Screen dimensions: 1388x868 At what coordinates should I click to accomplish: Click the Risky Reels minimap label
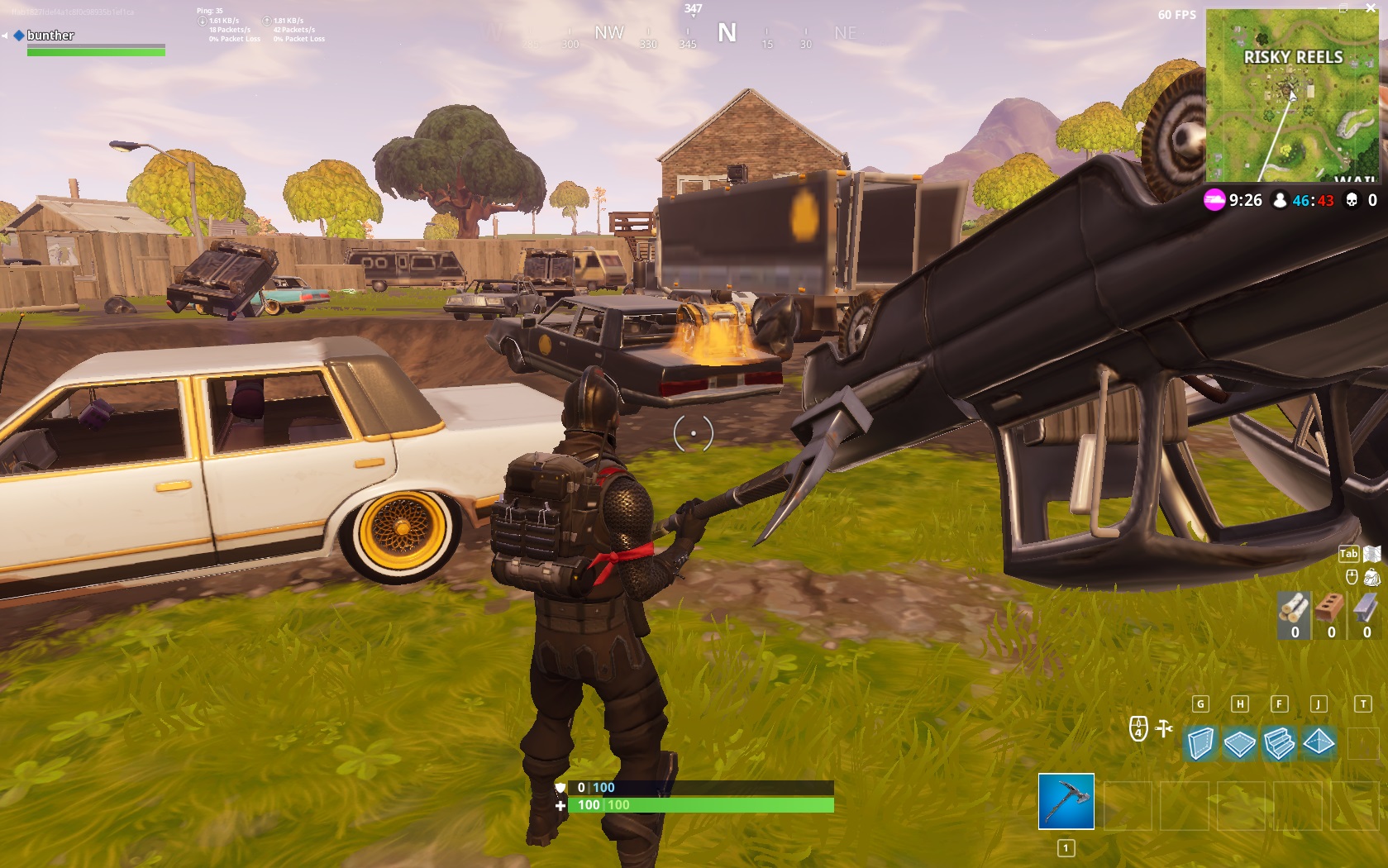point(1292,58)
